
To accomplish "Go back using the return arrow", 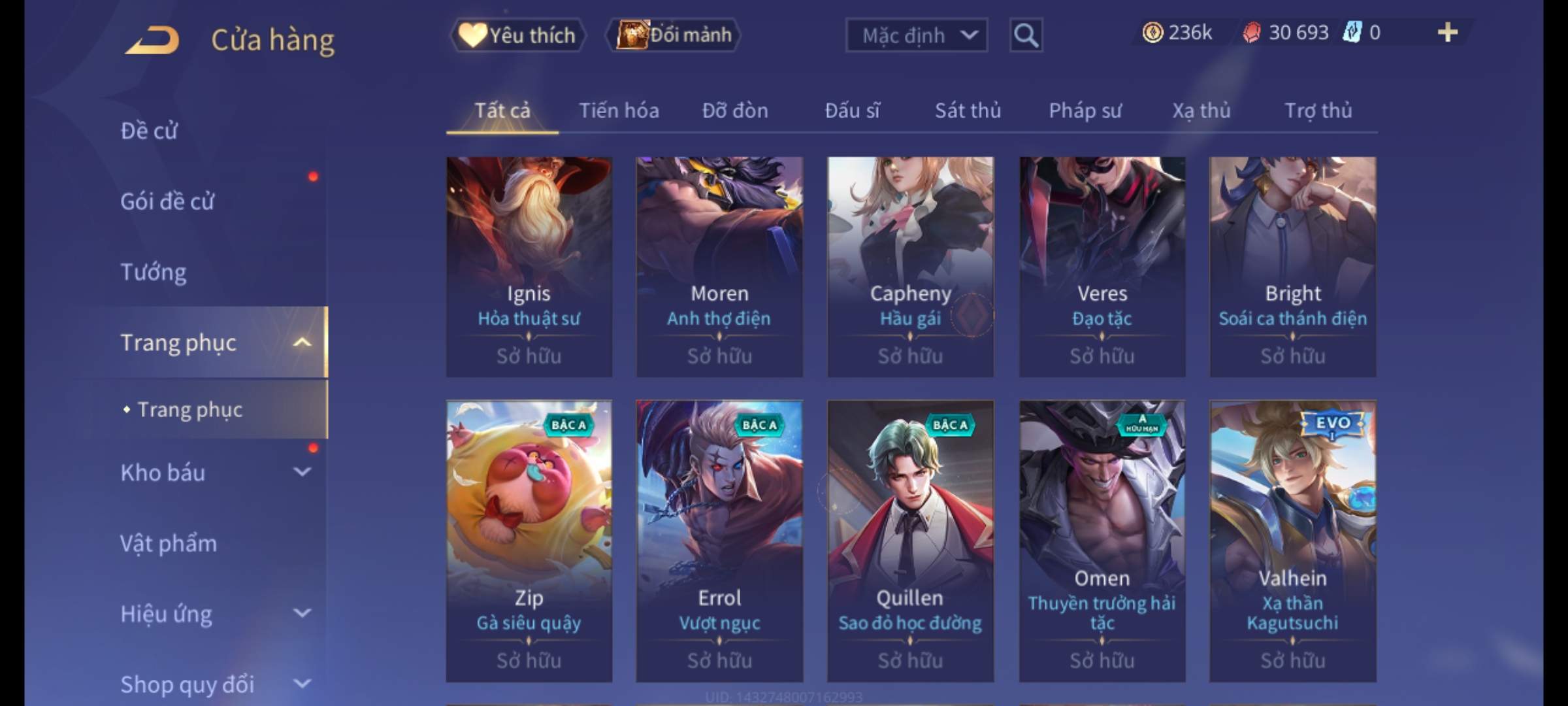I will 152,40.
